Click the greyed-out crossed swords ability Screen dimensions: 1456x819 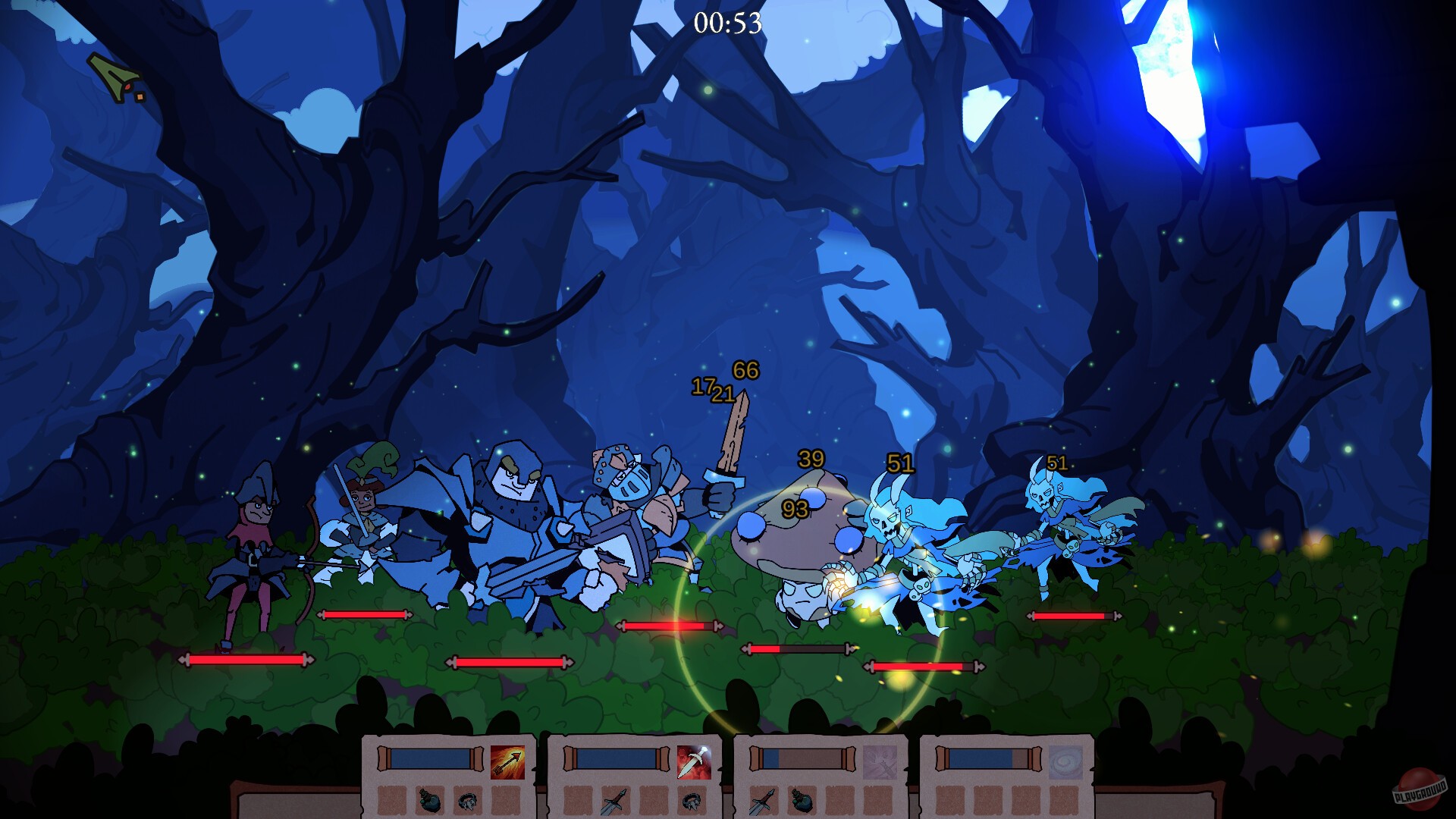pyautogui.click(x=879, y=762)
